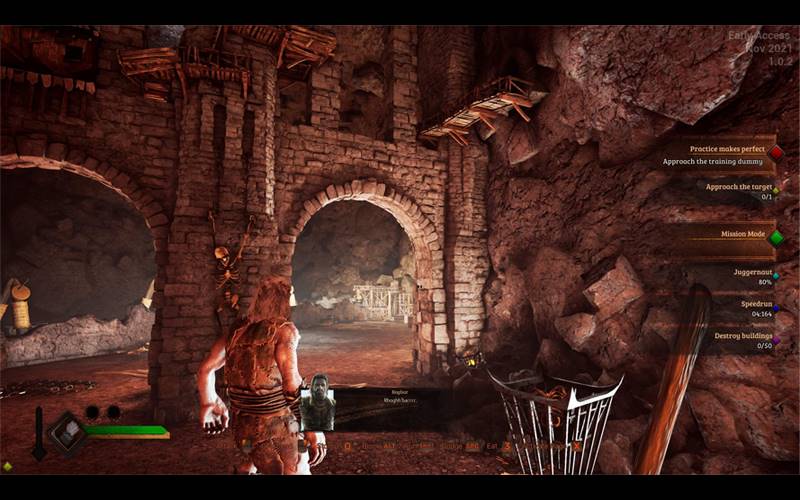
Task: Open the Mission Mode tracker header
Action: pyautogui.click(x=743, y=235)
